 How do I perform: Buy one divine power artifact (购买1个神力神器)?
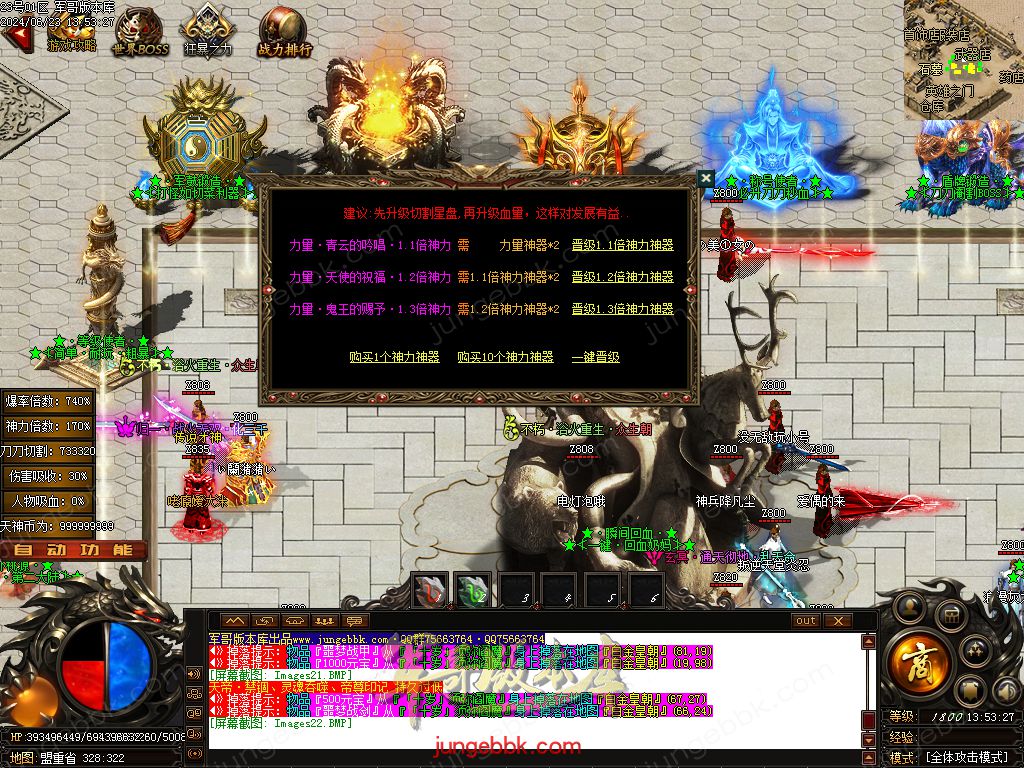click(x=394, y=357)
